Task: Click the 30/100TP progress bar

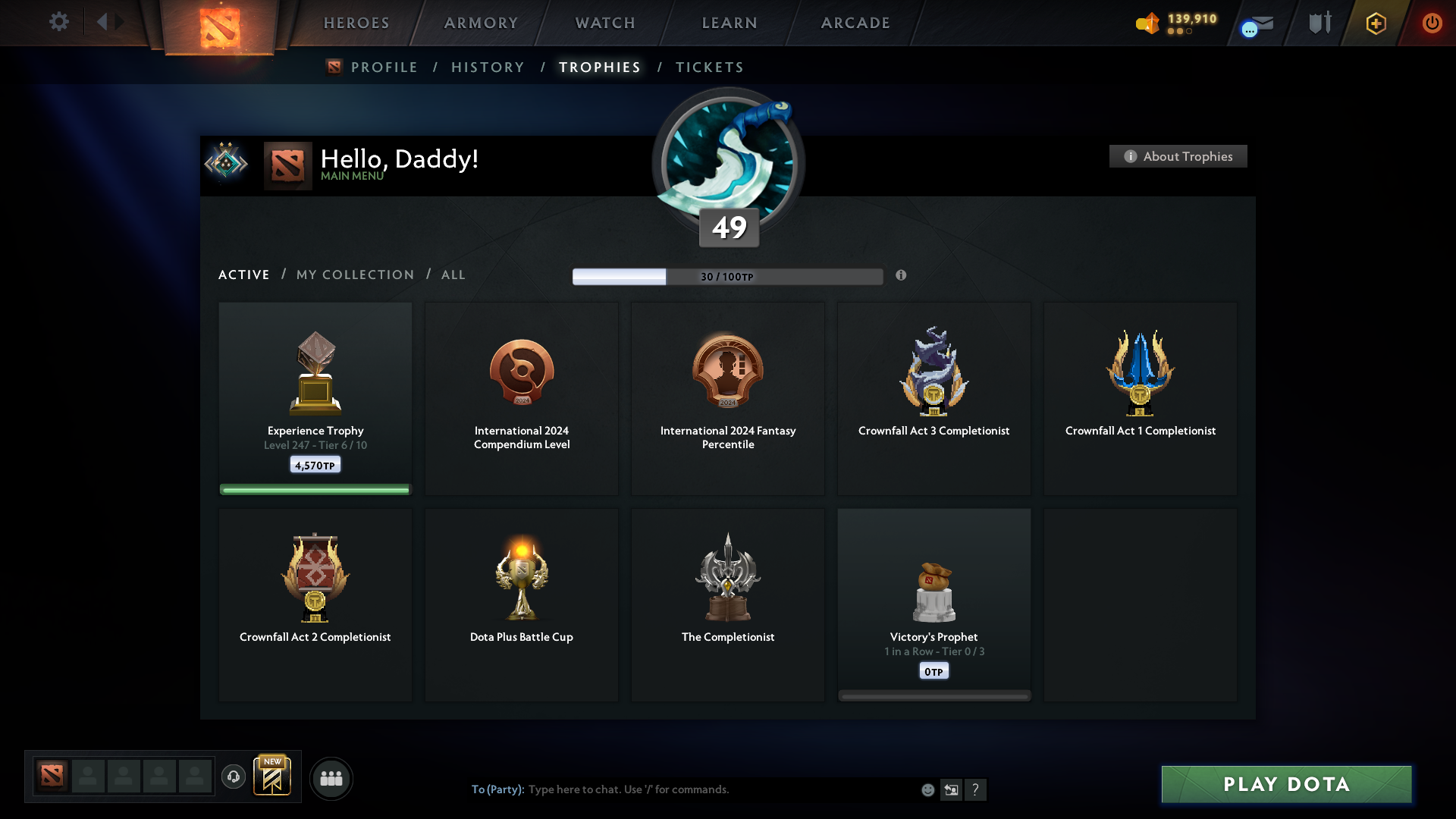Action: click(x=727, y=276)
